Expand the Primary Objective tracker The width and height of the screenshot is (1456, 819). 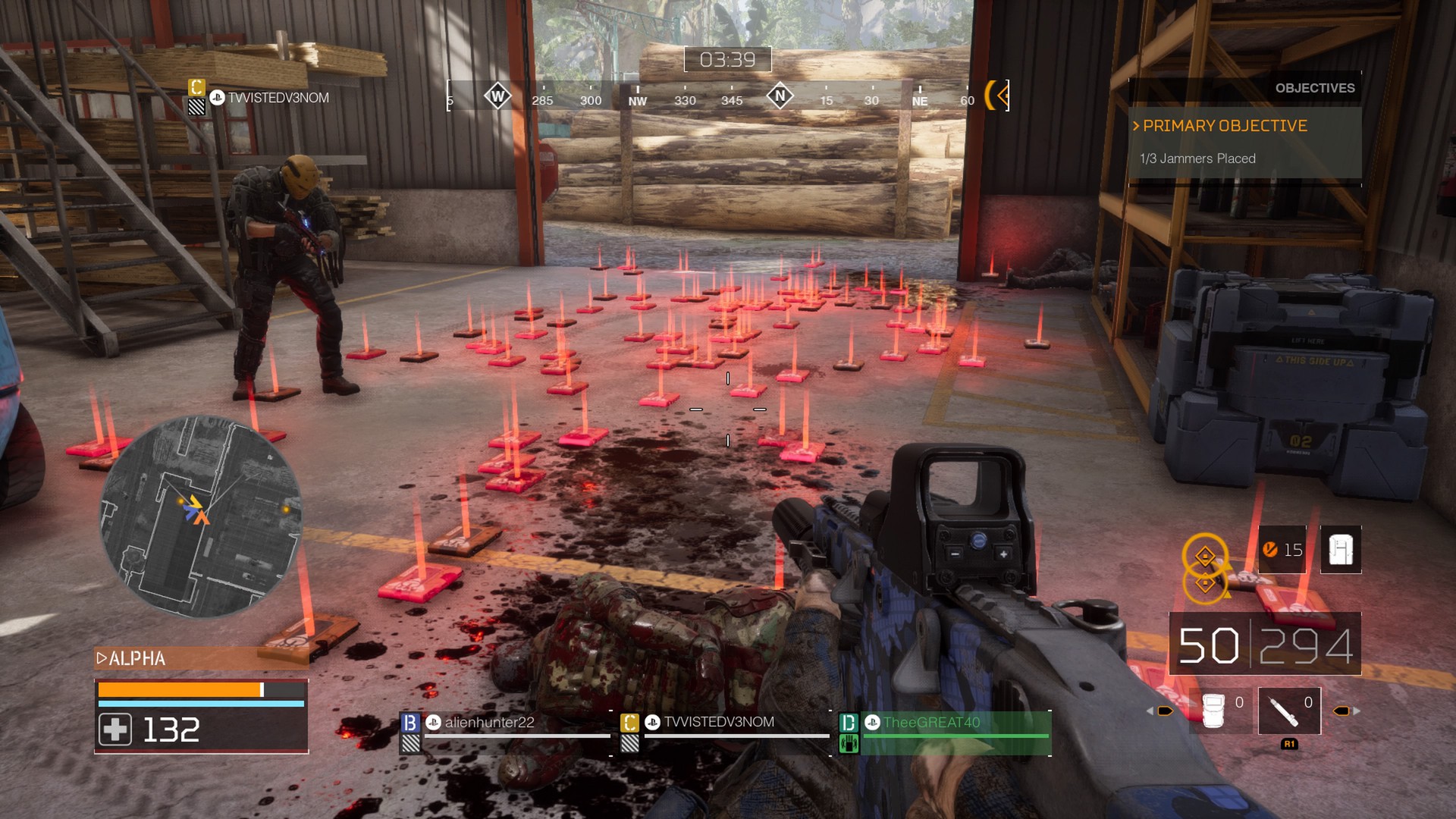click(1225, 126)
